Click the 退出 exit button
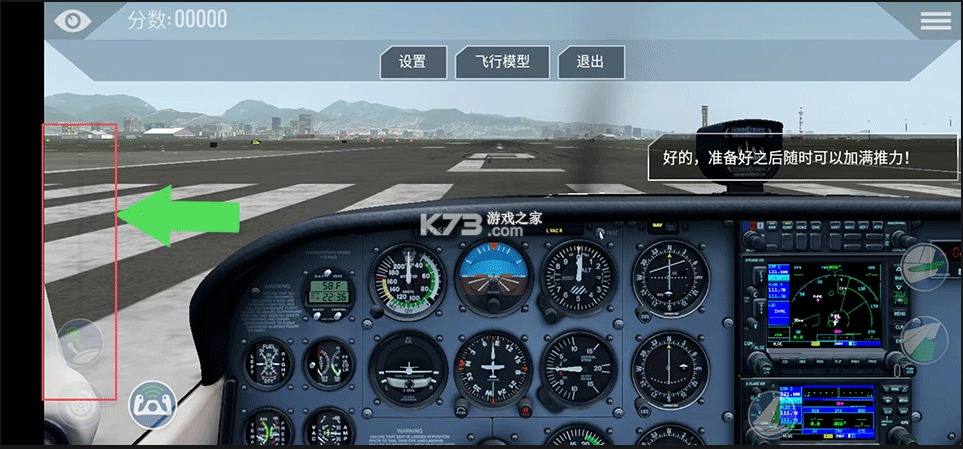The height and width of the screenshot is (449, 963). 590,62
